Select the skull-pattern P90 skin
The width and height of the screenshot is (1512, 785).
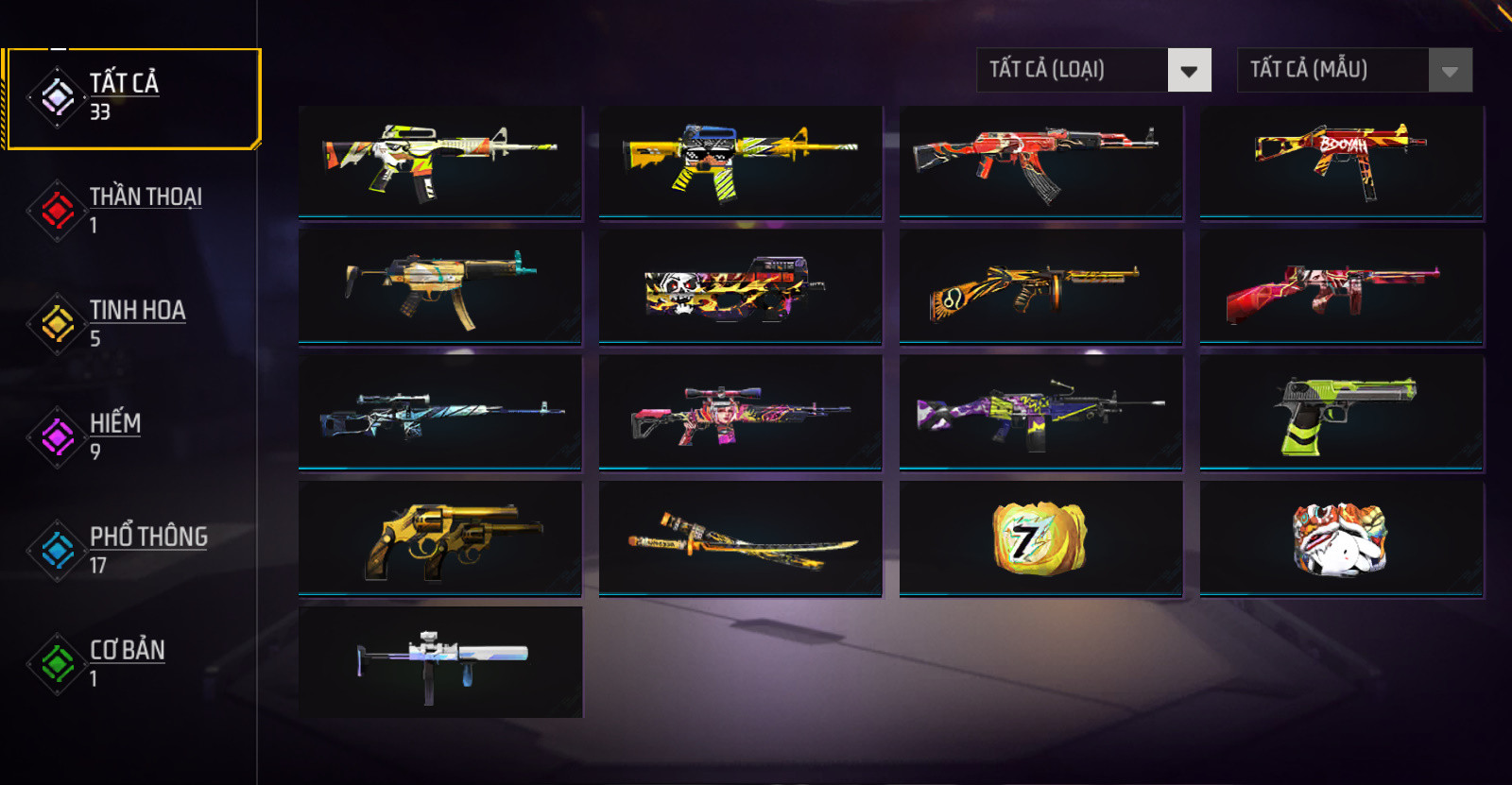[740, 287]
